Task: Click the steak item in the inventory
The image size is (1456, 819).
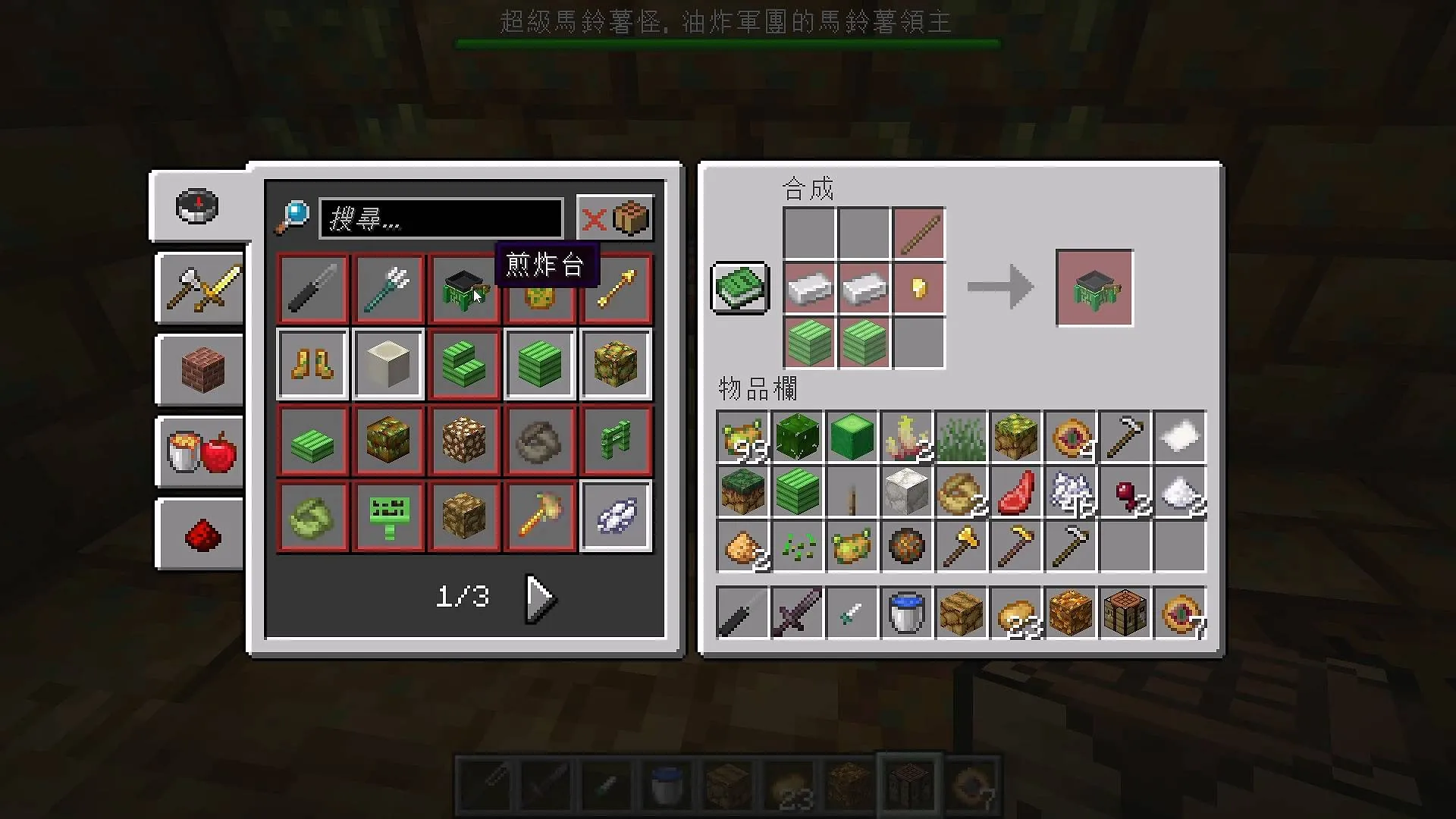Action: 1015,491
